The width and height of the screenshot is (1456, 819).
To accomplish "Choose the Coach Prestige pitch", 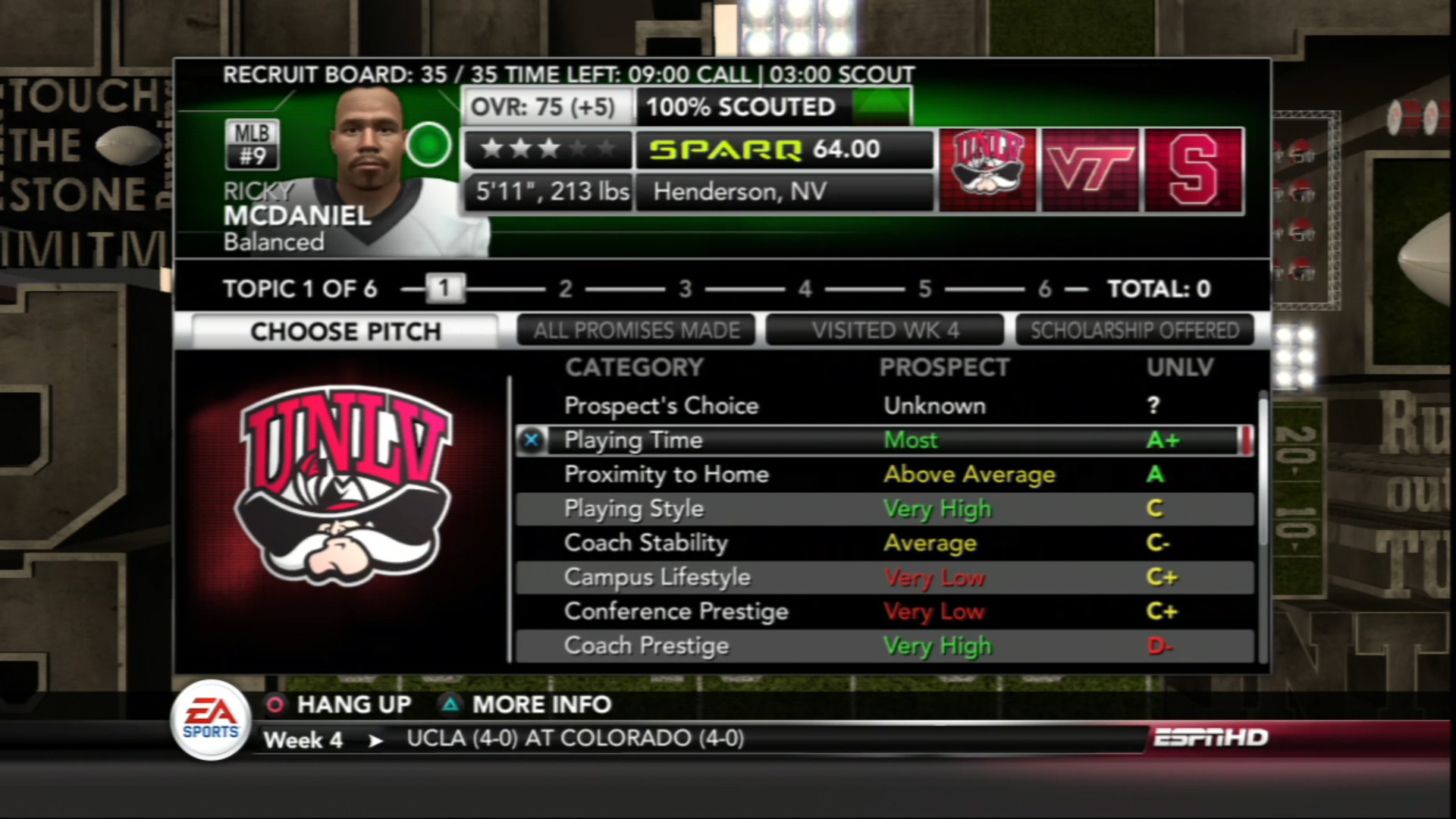I will pyautogui.click(x=883, y=646).
